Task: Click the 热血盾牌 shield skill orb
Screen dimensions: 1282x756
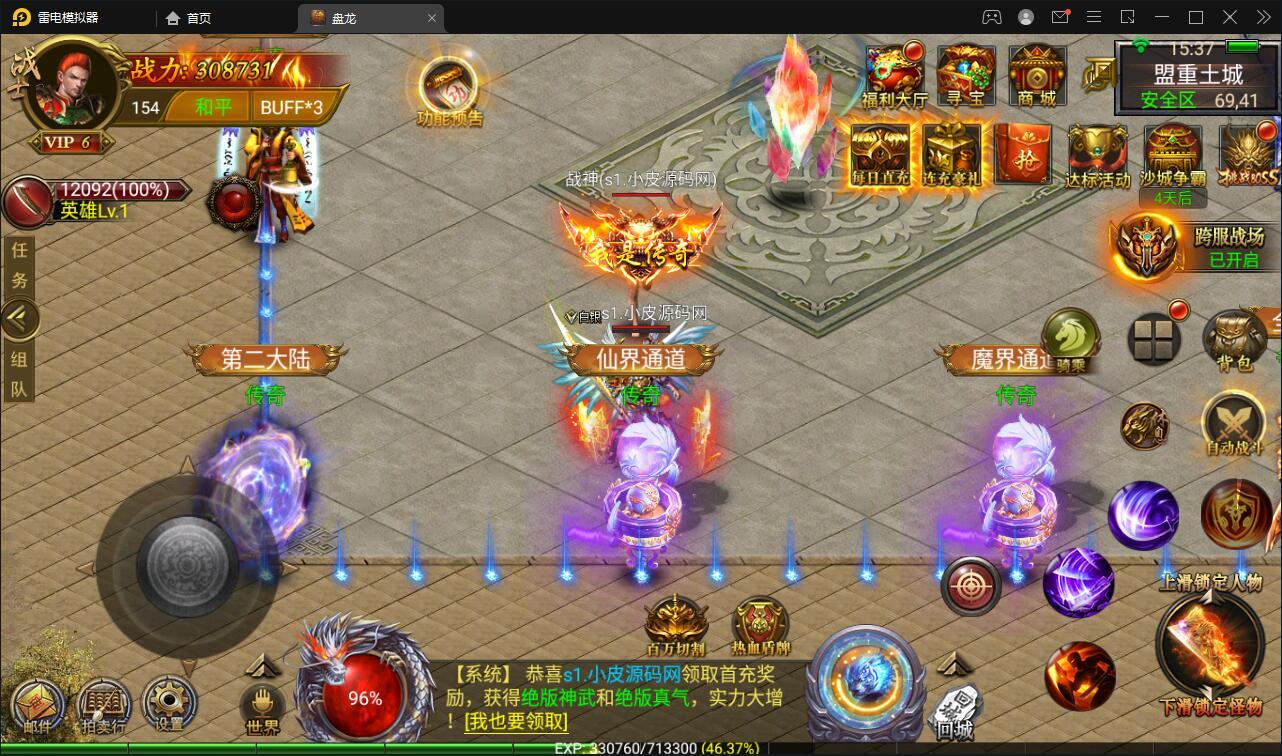Action: point(760,627)
